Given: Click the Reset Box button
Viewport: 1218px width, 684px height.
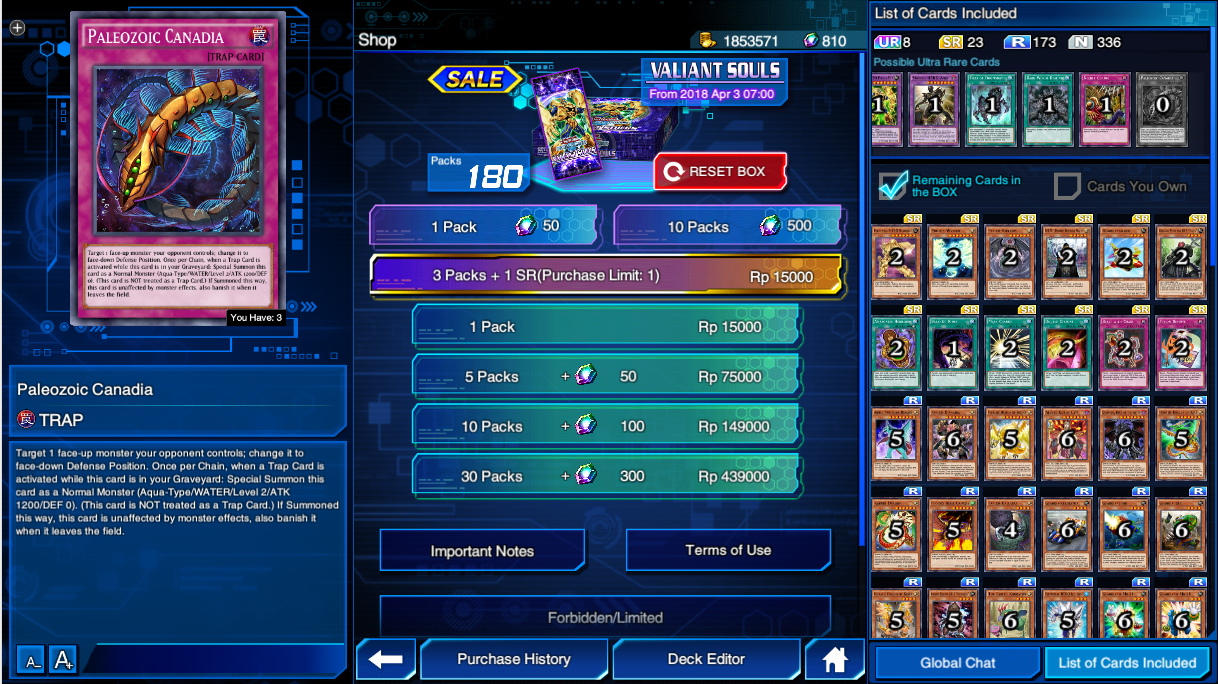Looking at the screenshot, I should click(x=720, y=172).
